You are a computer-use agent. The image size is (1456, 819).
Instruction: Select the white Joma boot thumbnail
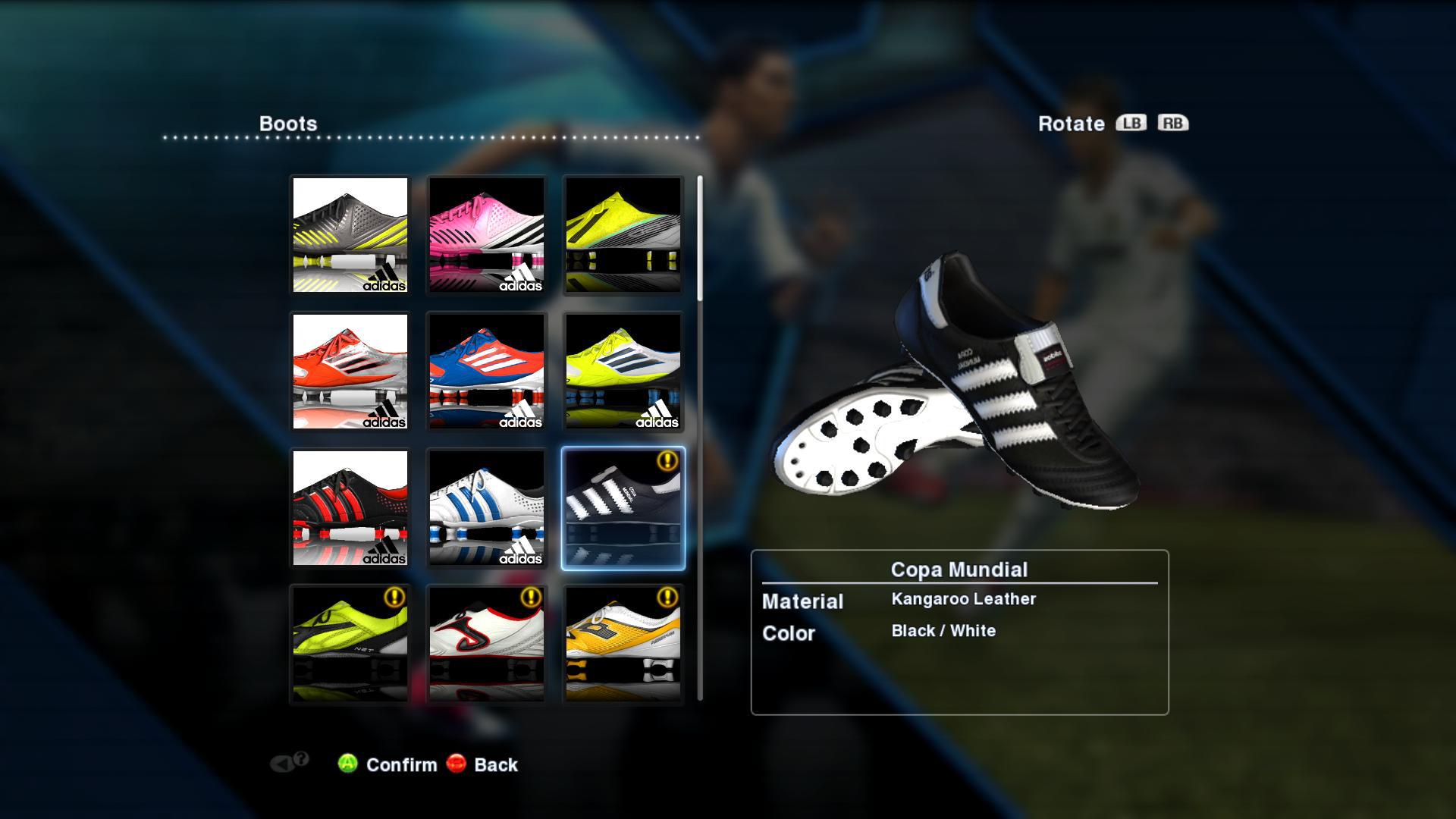(x=487, y=643)
